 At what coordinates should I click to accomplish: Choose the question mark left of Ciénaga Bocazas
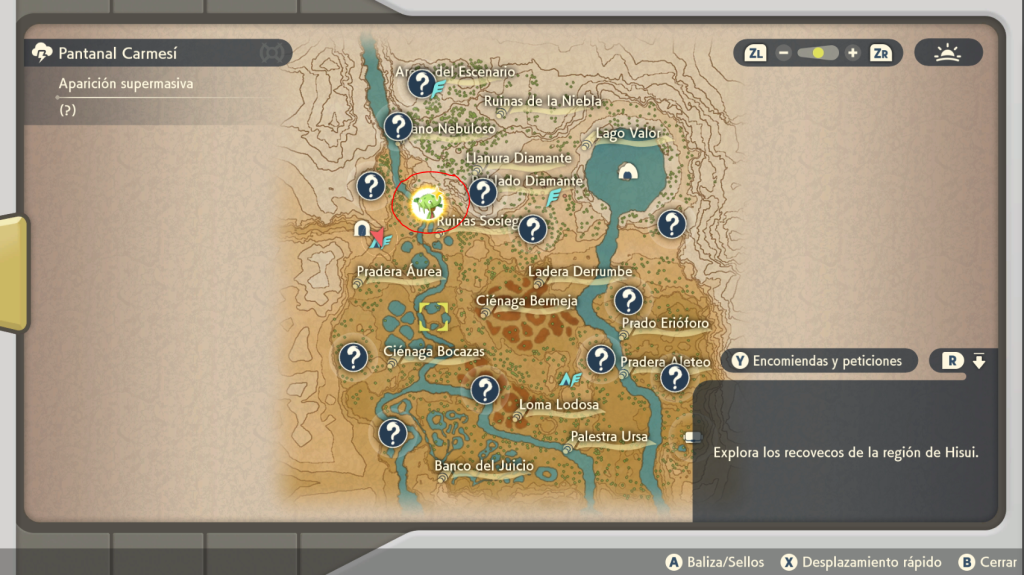click(352, 357)
